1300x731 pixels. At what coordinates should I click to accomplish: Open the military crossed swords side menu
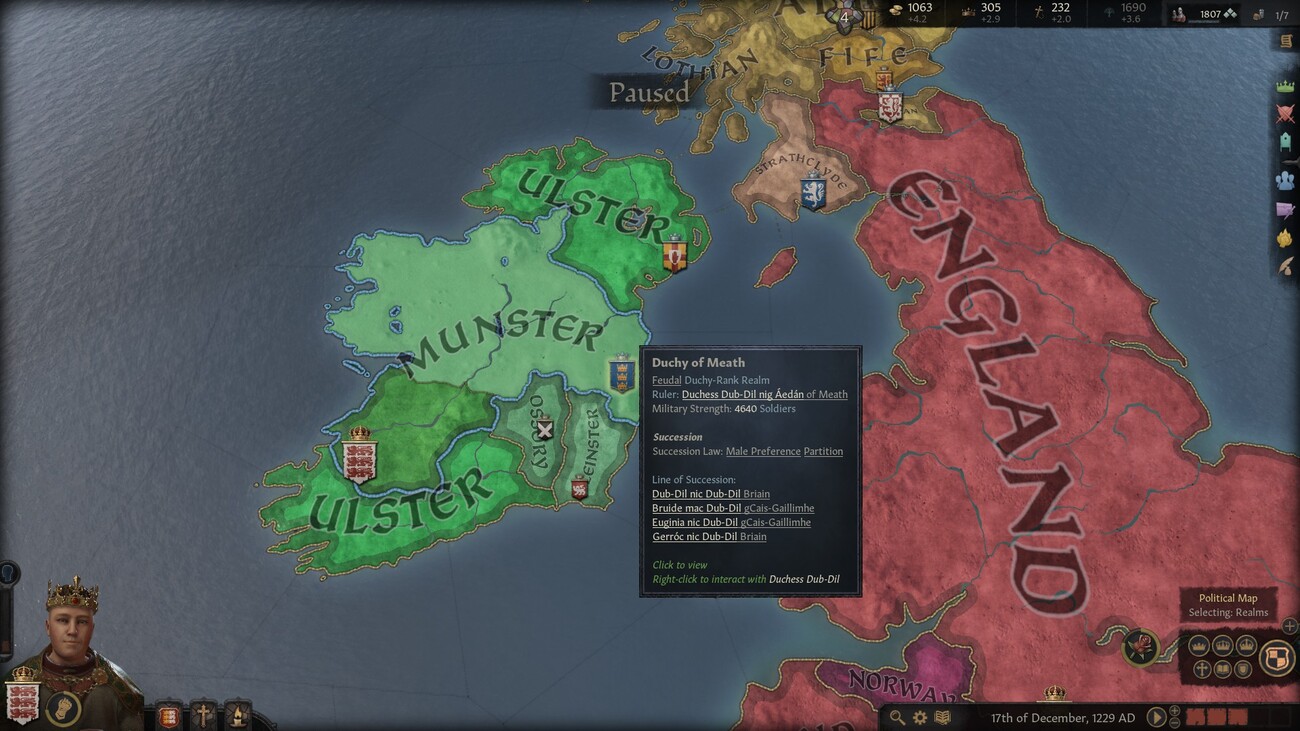click(1285, 114)
